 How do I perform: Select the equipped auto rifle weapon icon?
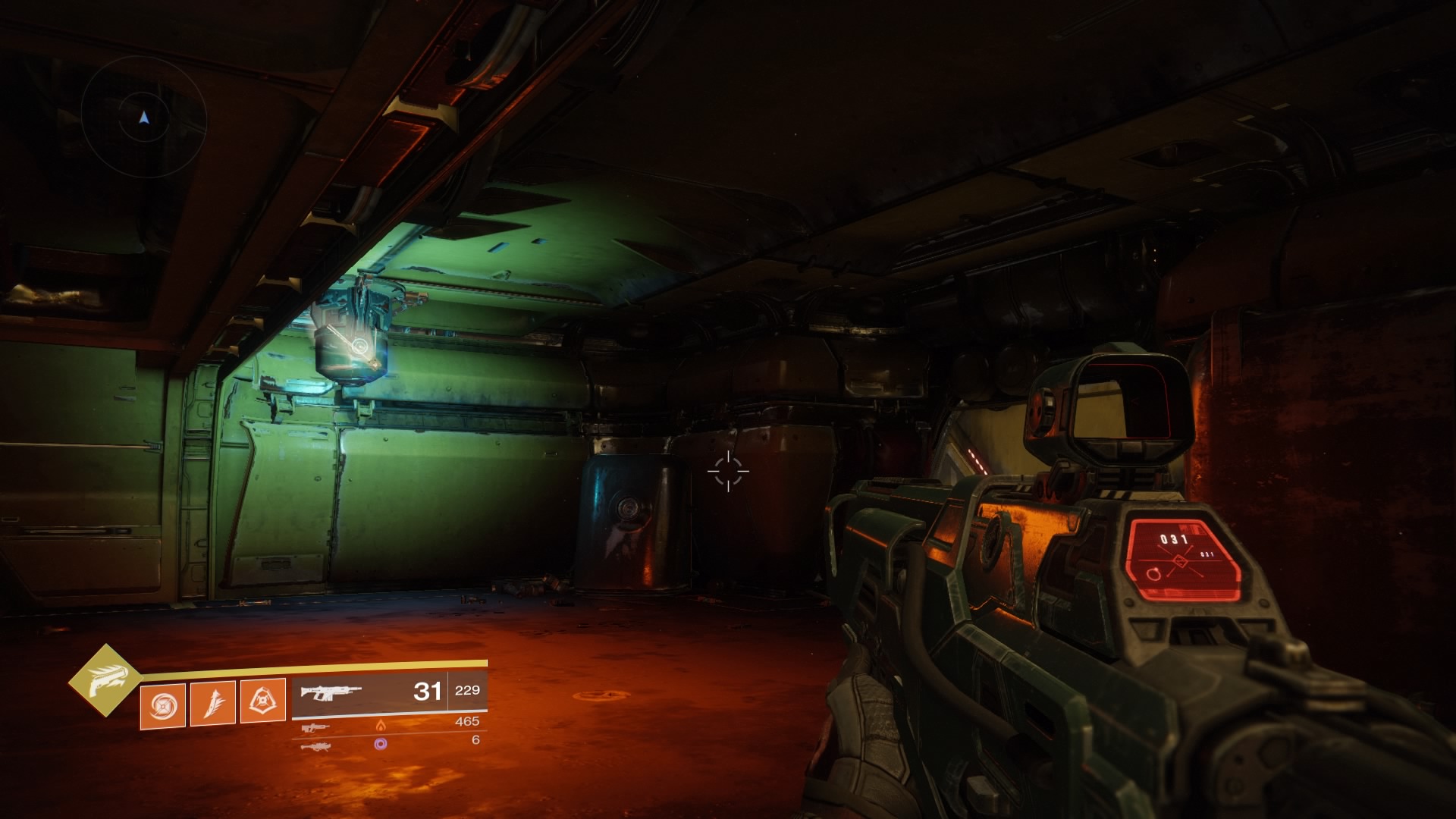331,692
